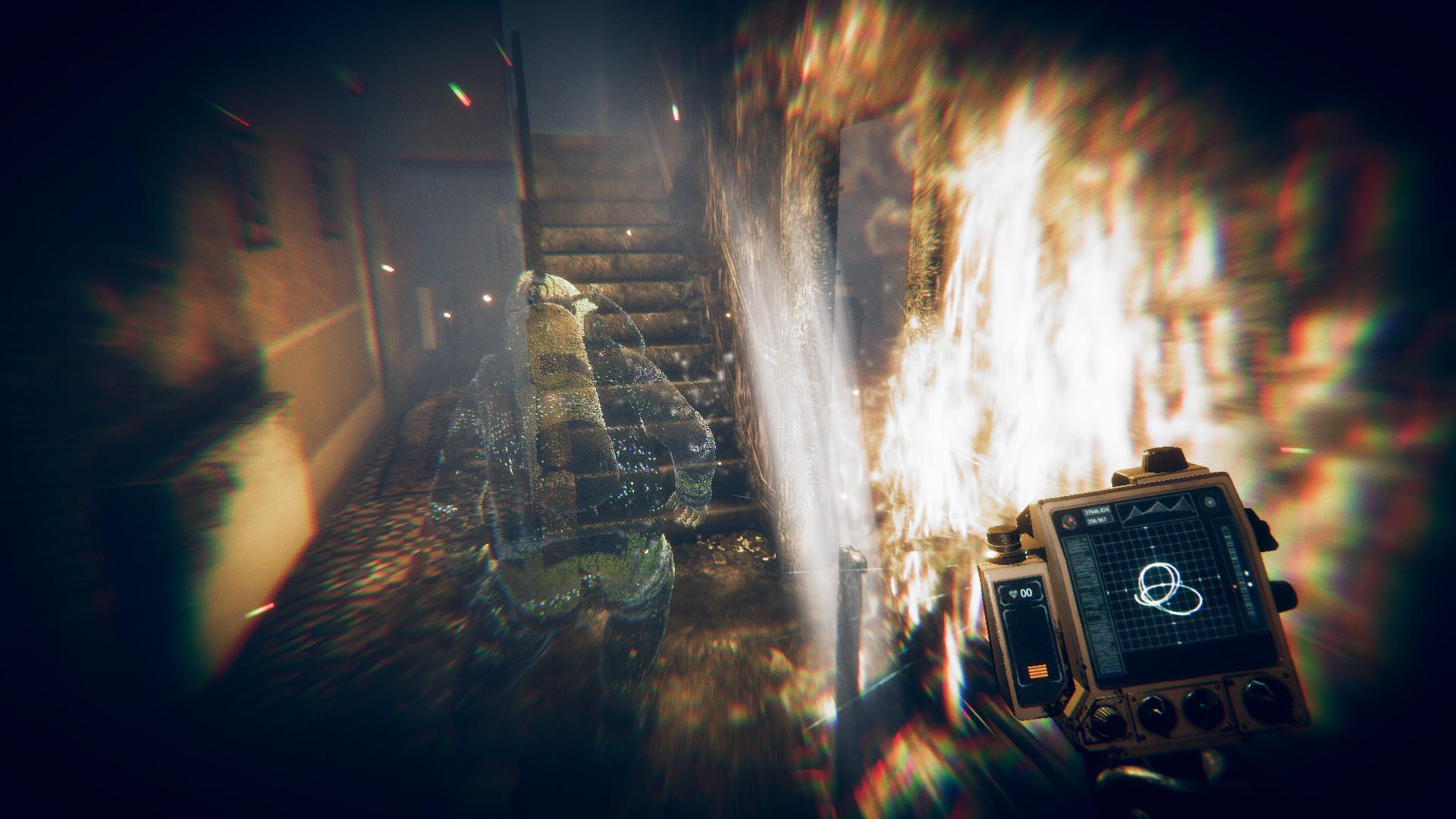Image resolution: width=1456 pixels, height=819 pixels.
Task: Open the 37846.824 frequency readout
Action: pos(1097,513)
